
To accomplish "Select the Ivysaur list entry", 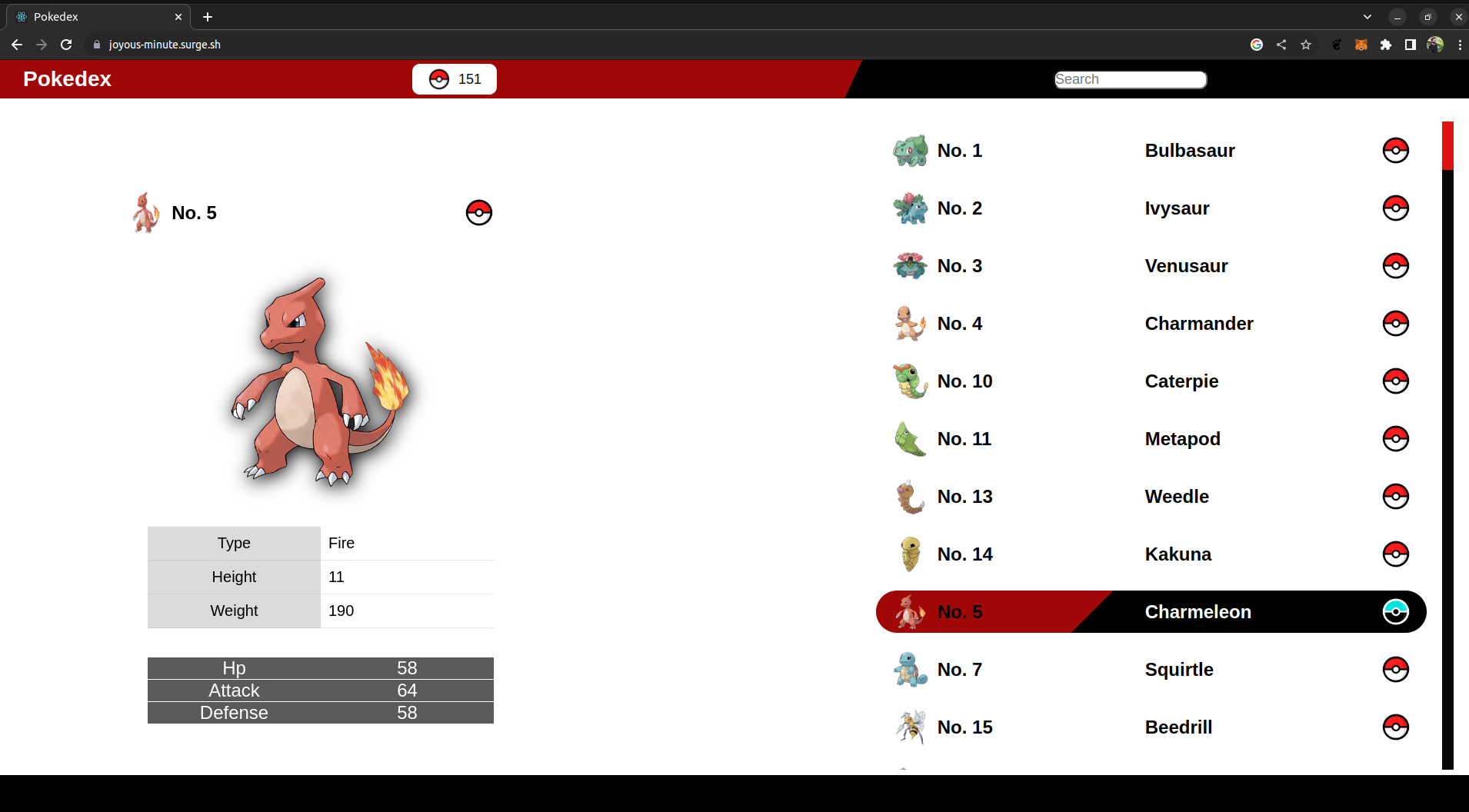I will click(1177, 208).
